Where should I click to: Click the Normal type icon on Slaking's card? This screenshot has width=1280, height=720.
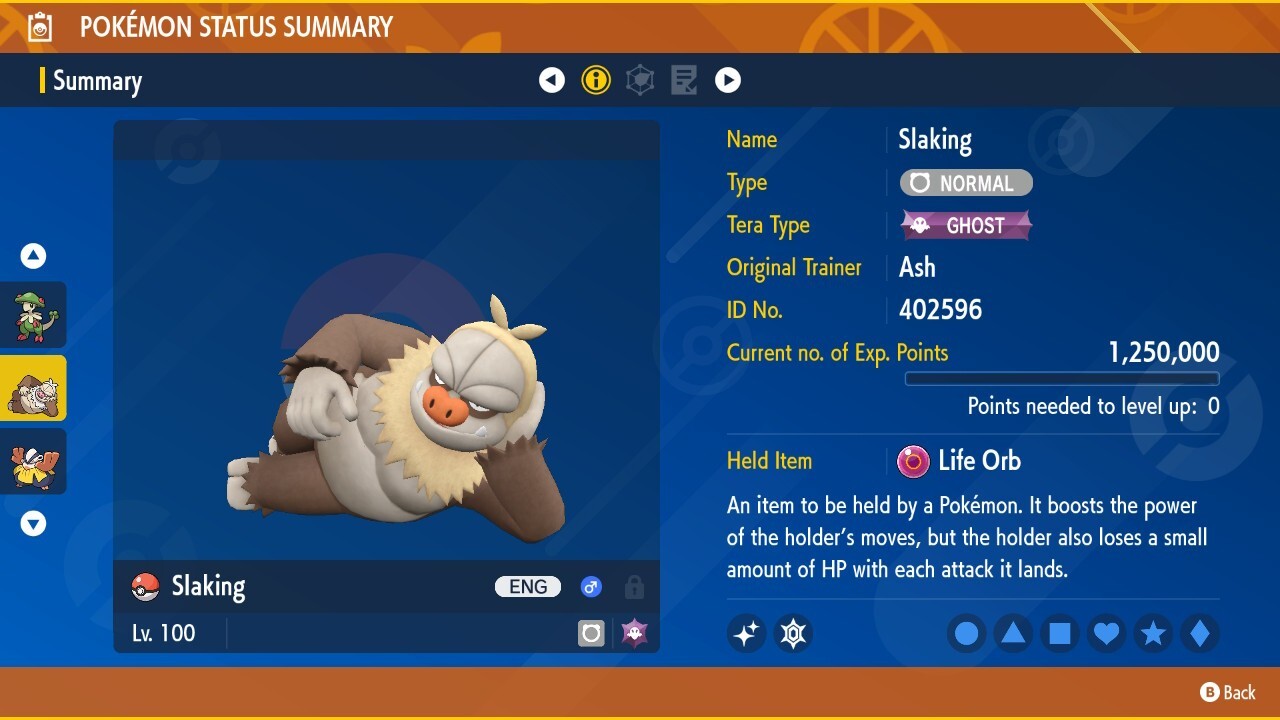591,632
